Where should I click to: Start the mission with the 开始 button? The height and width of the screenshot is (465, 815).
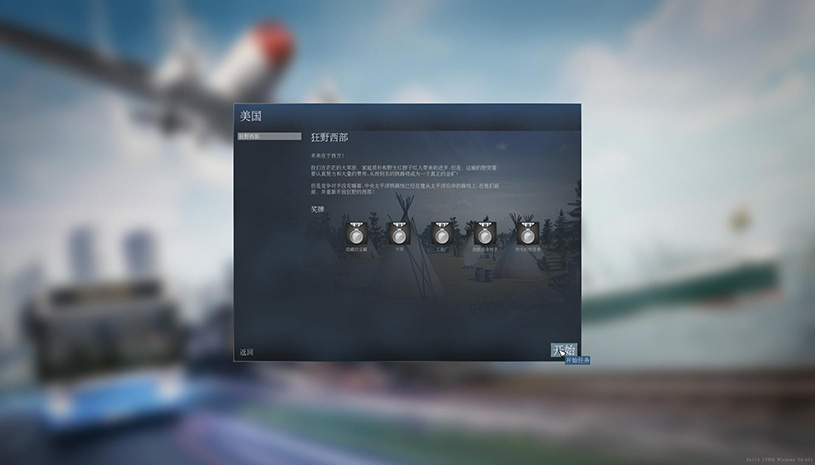[x=563, y=350]
